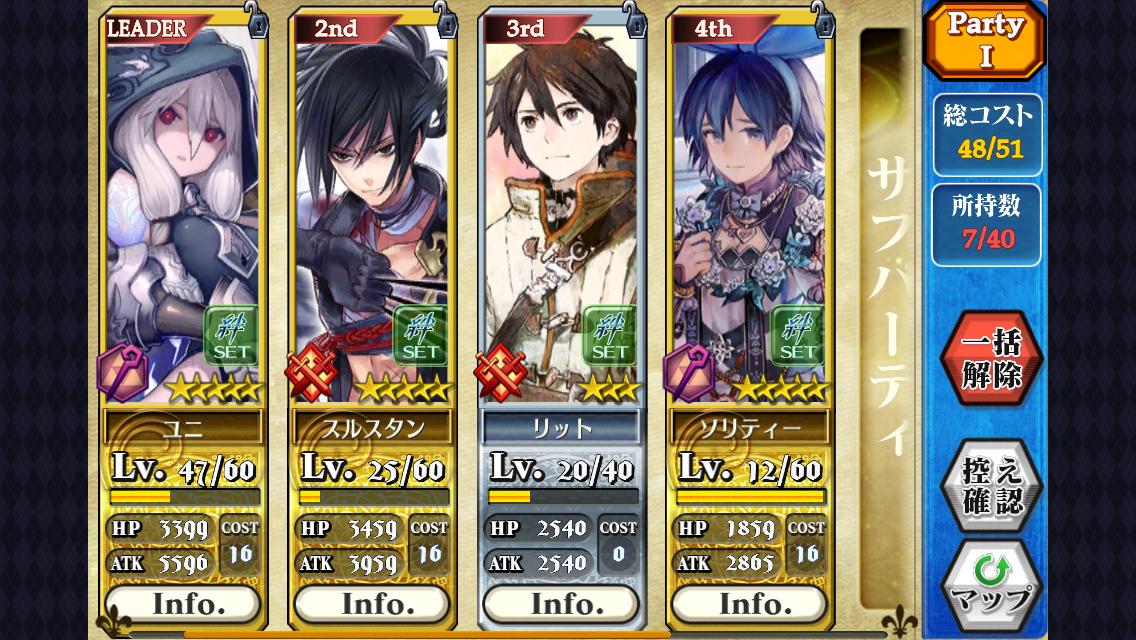The height and width of the screenshot is (640, 1136).
Task: Tap the 絆 SET badge on リット
Action: 609,335
